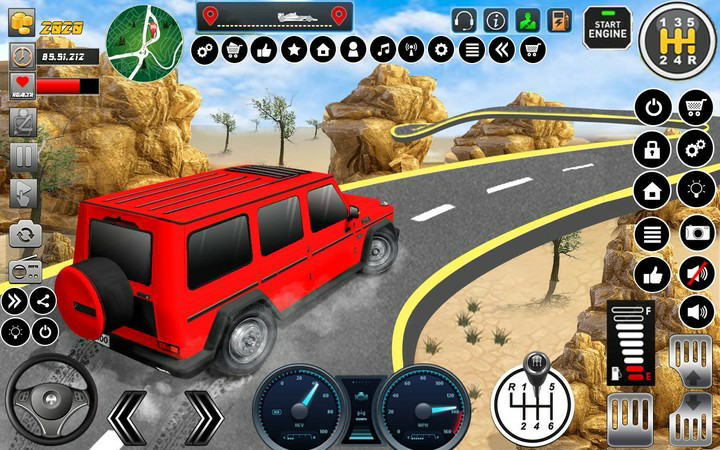Tap the START ENGINE button
Viewport: 720px width, 450px height.
tap(608, 26)
